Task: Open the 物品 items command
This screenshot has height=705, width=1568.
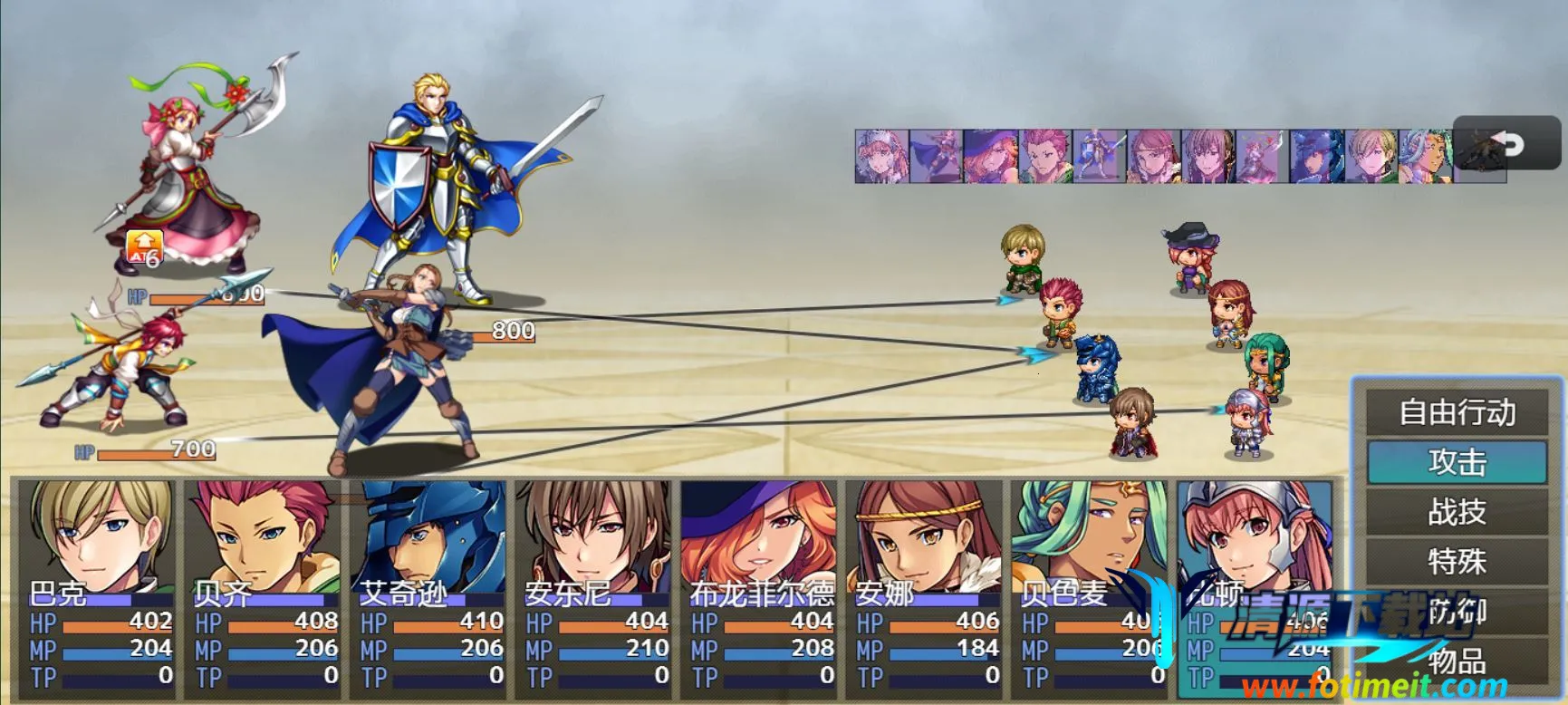Action: coord(1457,662)
